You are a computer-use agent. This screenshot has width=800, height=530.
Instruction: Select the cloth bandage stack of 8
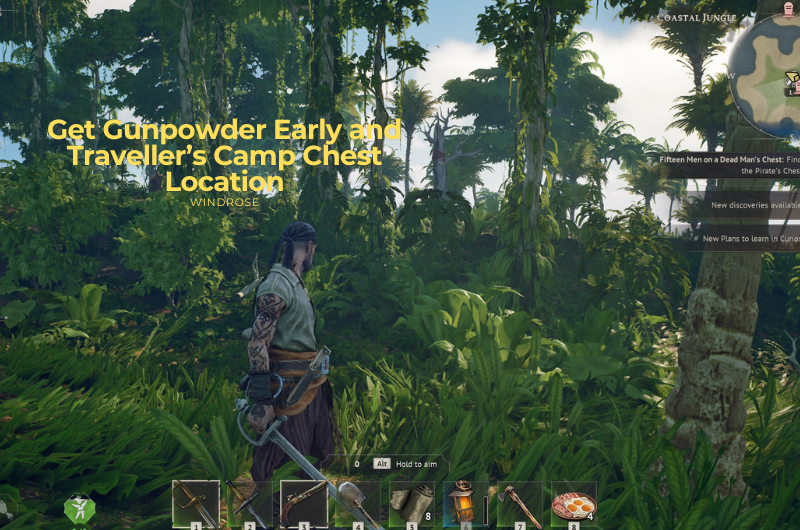[x=410, y=503]
